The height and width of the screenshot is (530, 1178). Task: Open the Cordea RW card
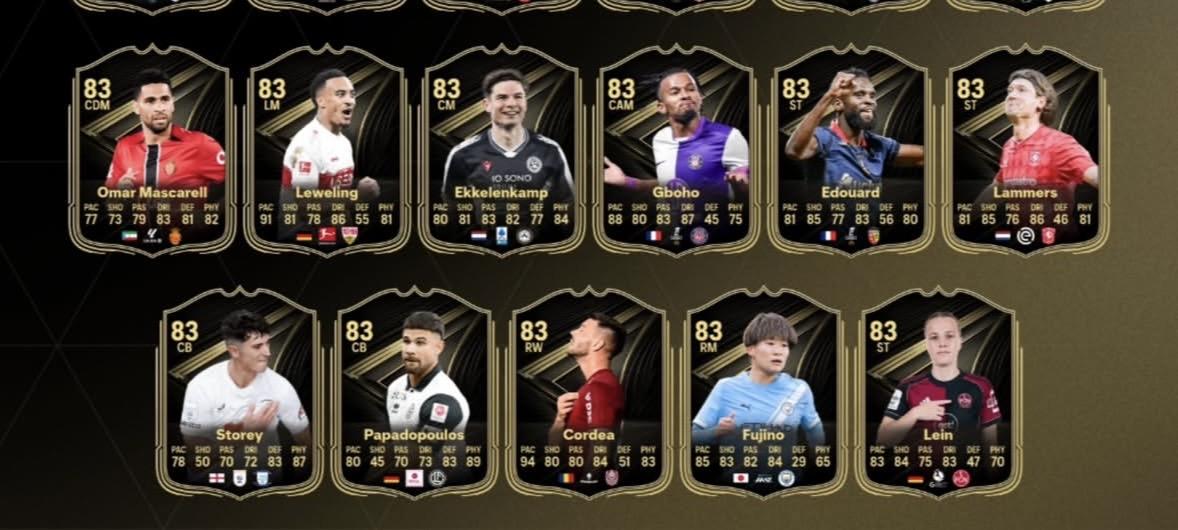click(x=590, y=392)
